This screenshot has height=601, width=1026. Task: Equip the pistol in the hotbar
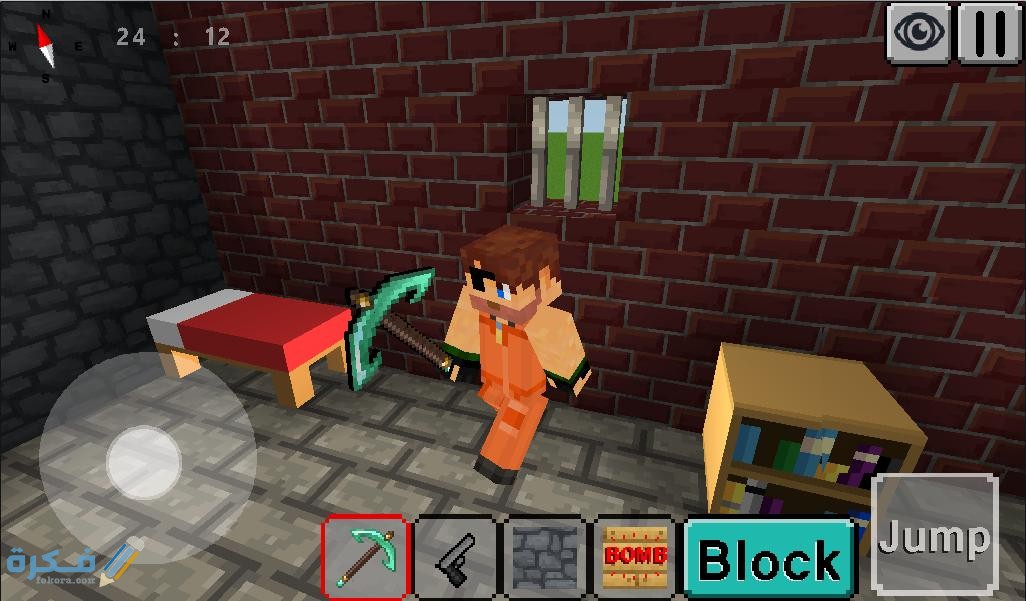coord(456,557)
